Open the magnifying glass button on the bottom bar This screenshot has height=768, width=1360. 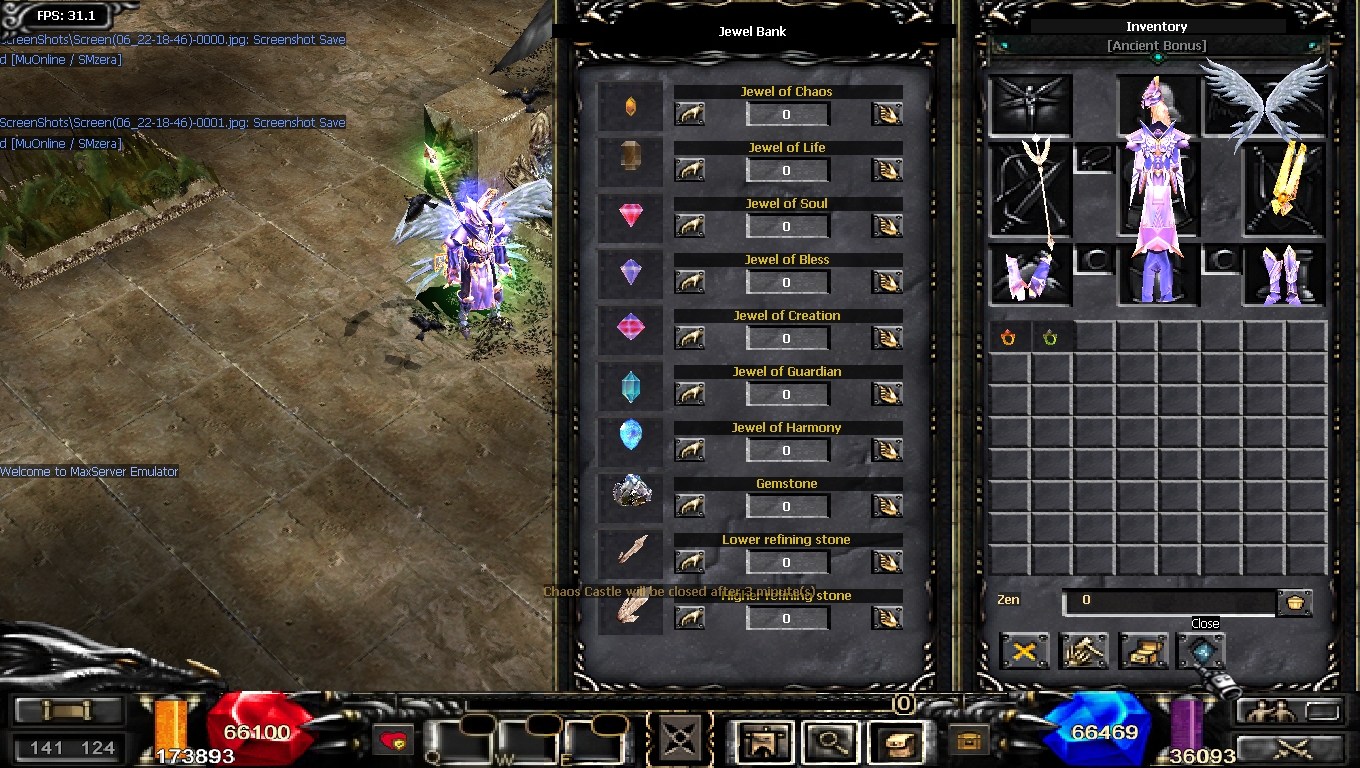tap(828, 742)
